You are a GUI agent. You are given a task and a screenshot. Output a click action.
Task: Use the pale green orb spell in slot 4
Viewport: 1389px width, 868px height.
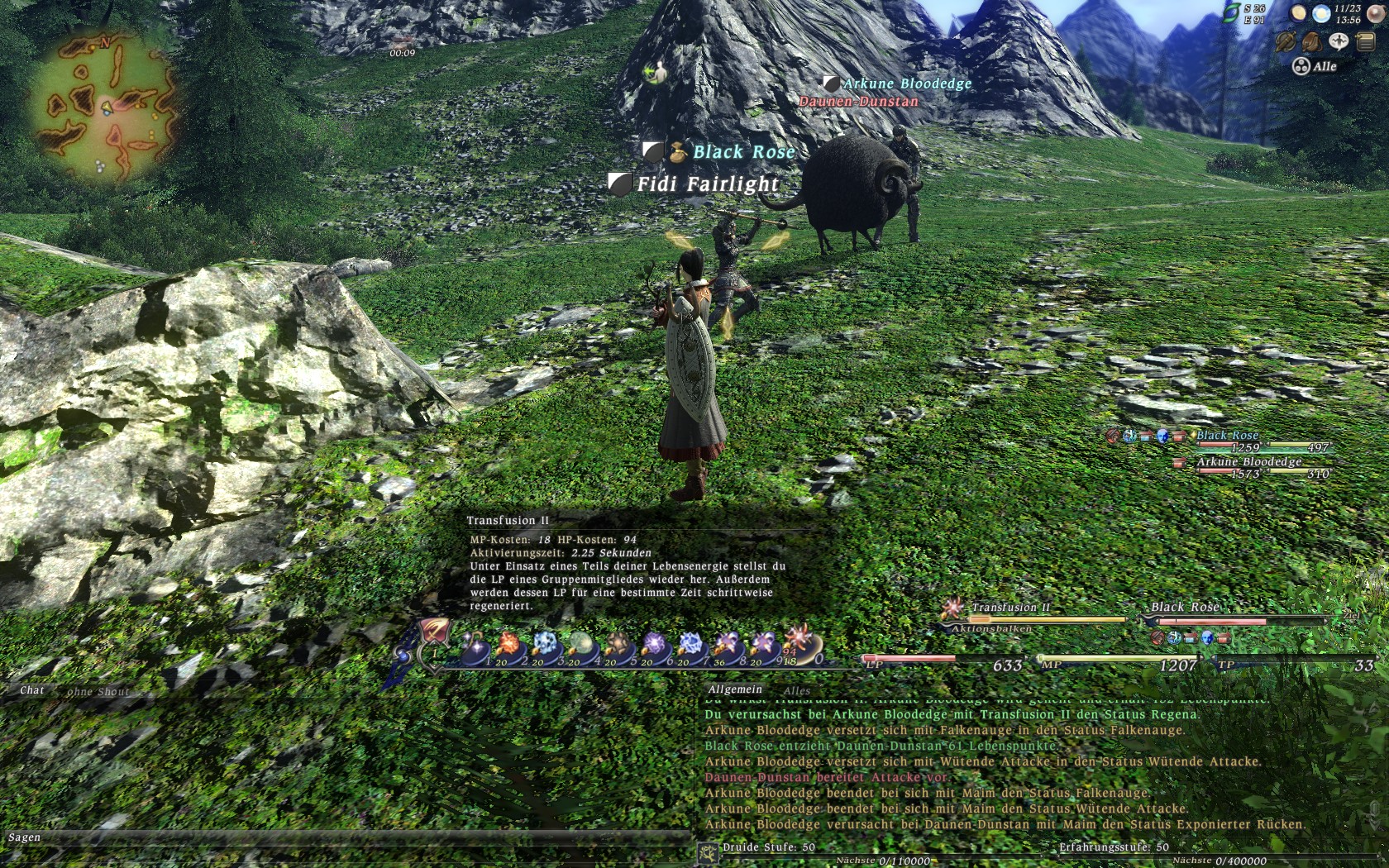(x=581, y=646)
